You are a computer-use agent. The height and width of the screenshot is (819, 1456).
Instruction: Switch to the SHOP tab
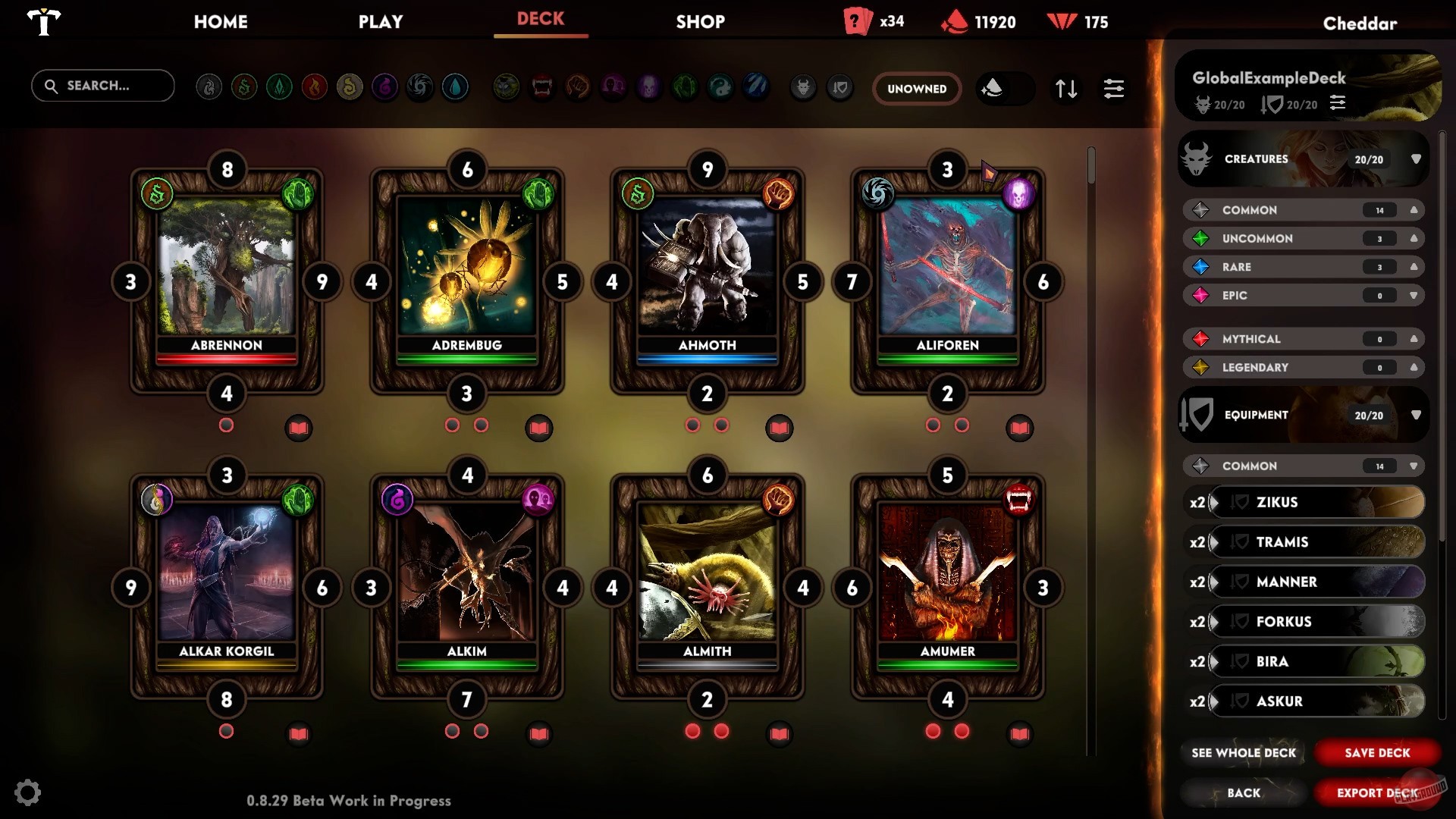699,22
